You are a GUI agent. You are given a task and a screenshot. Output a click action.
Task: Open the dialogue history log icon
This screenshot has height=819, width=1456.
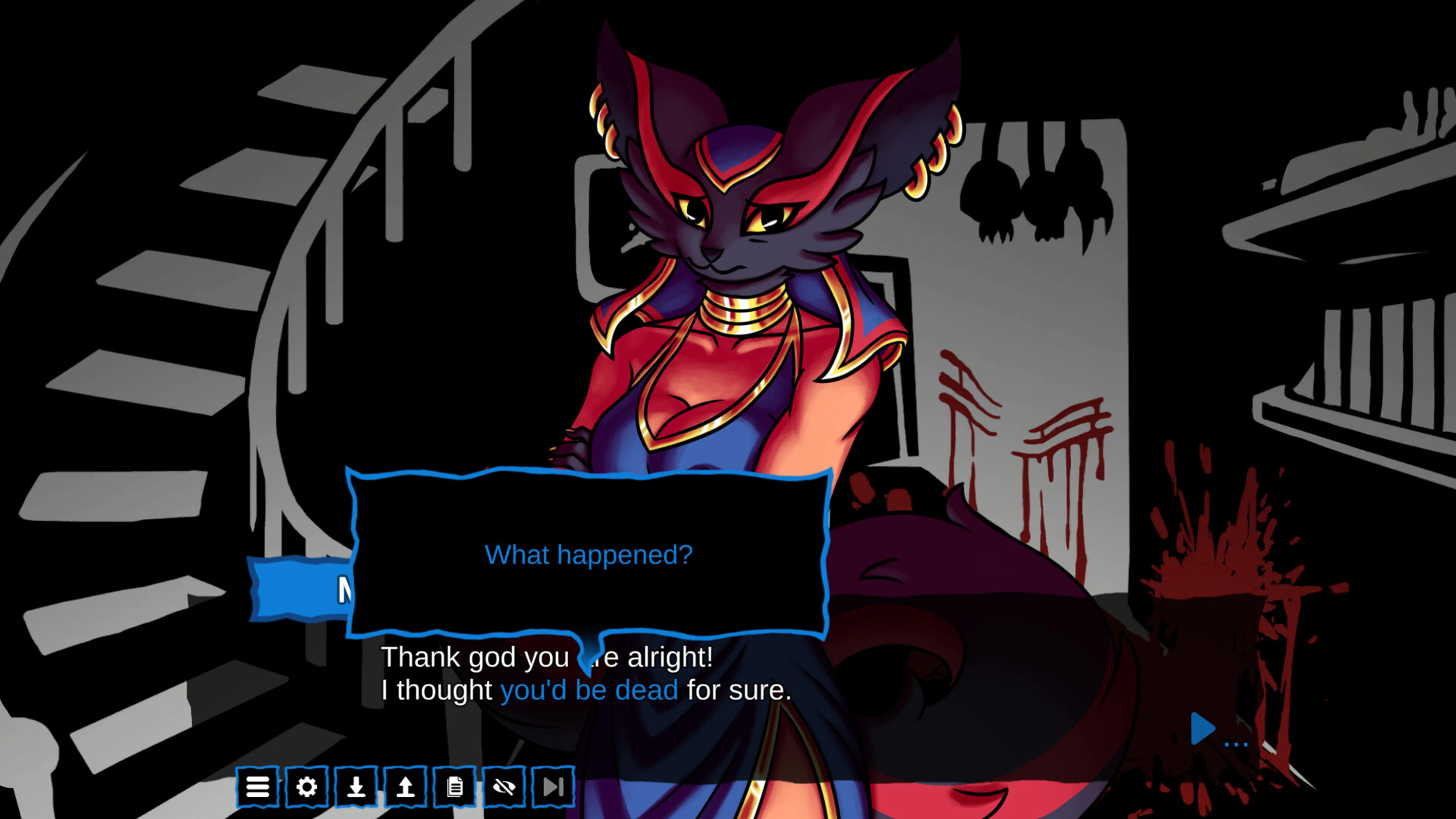click(x=455, y=786)
